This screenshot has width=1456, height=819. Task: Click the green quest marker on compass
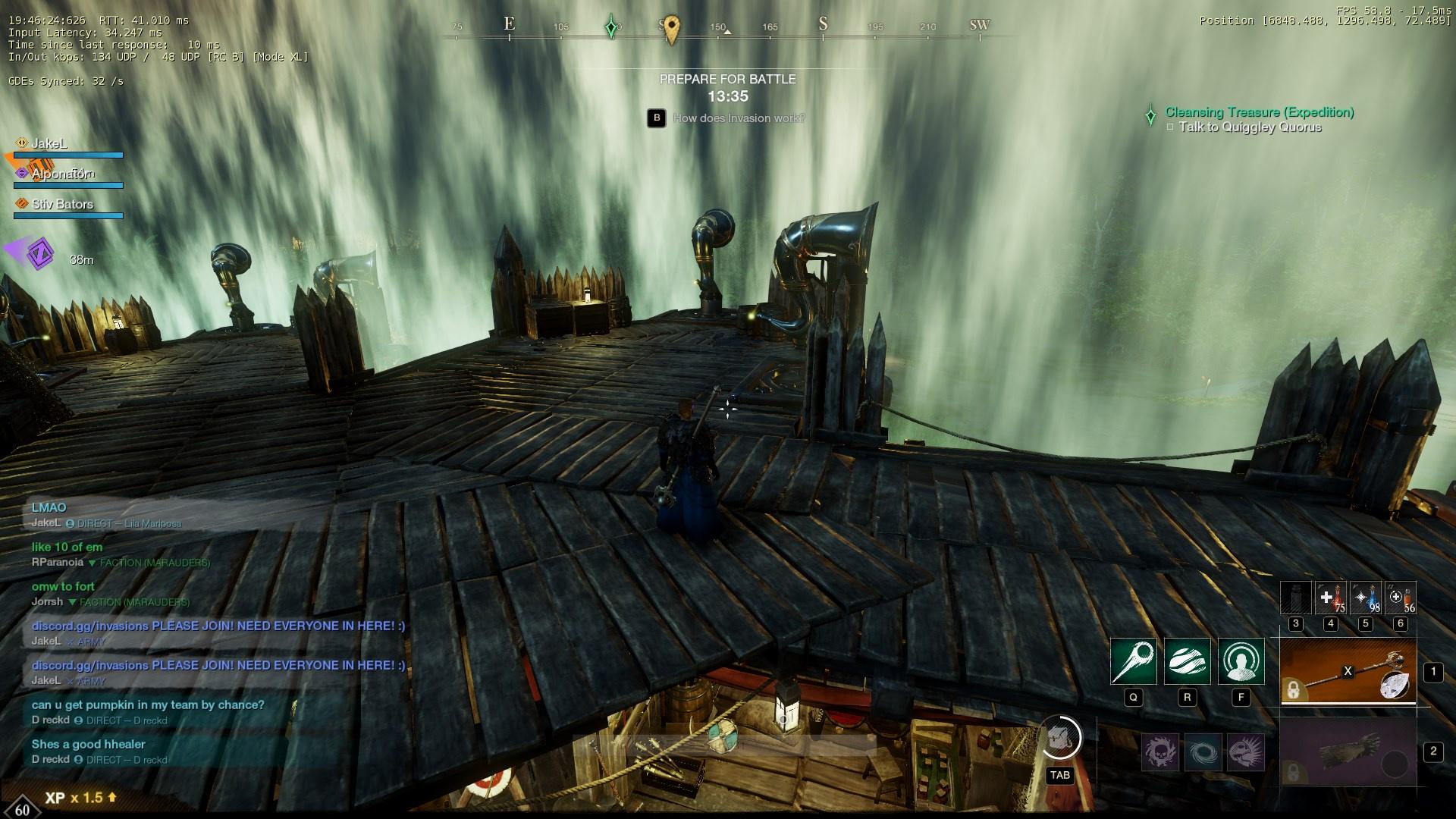(611, 27)
